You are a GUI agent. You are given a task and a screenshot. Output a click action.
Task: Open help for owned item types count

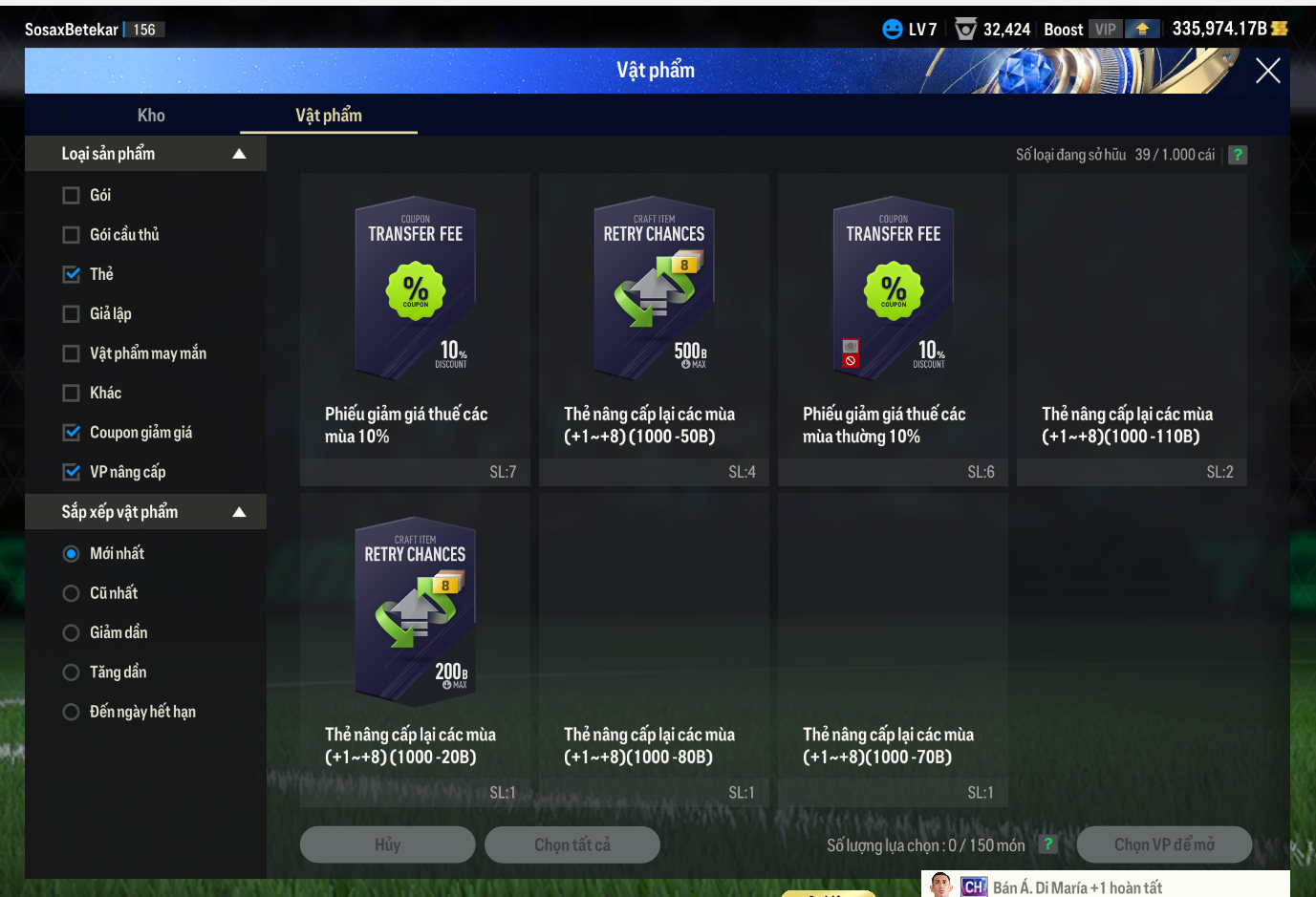(1238, 155)
